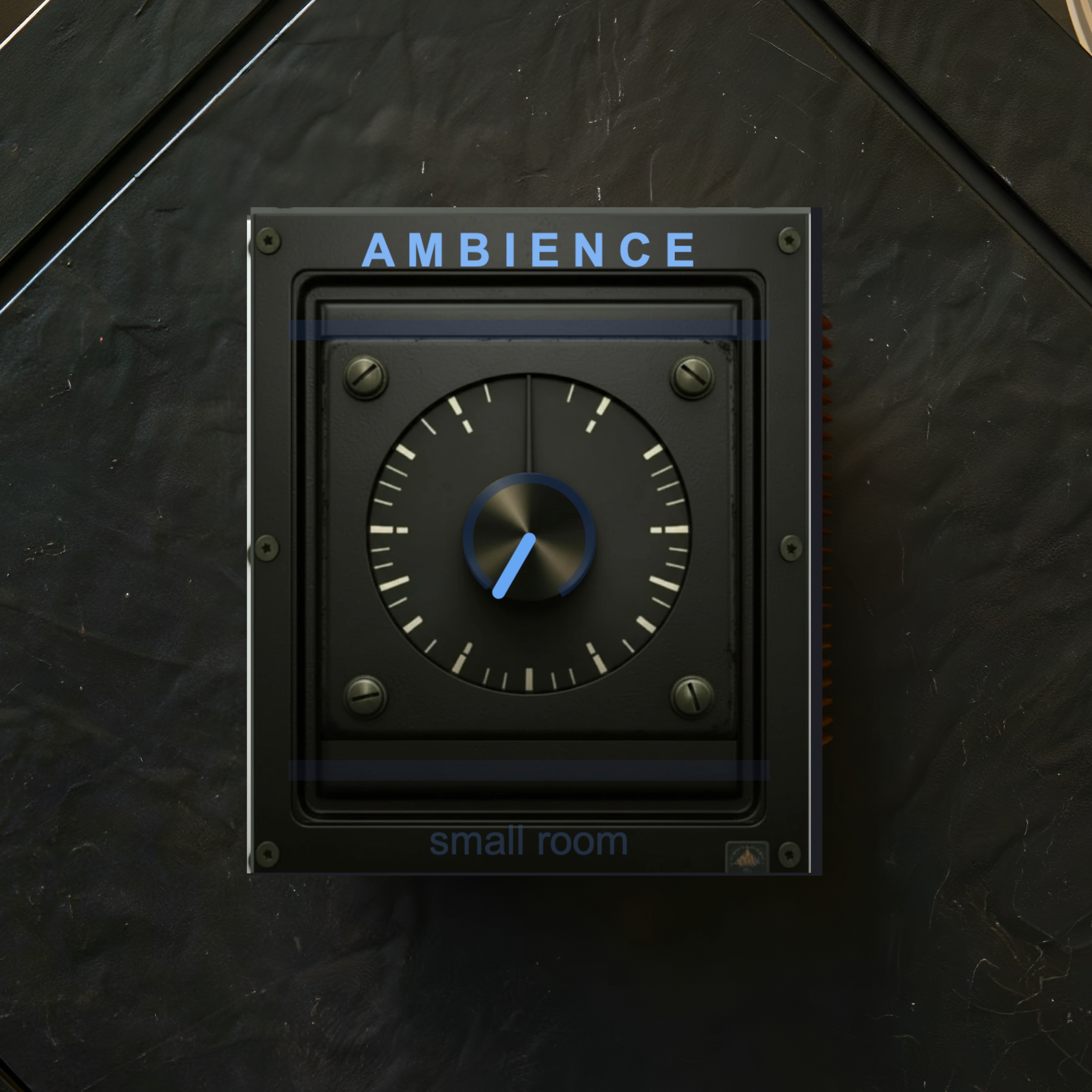Click the AMBIENCE title text
Image resolution: width=1092 pixels, height=1092 pixels.
[528, 249]
